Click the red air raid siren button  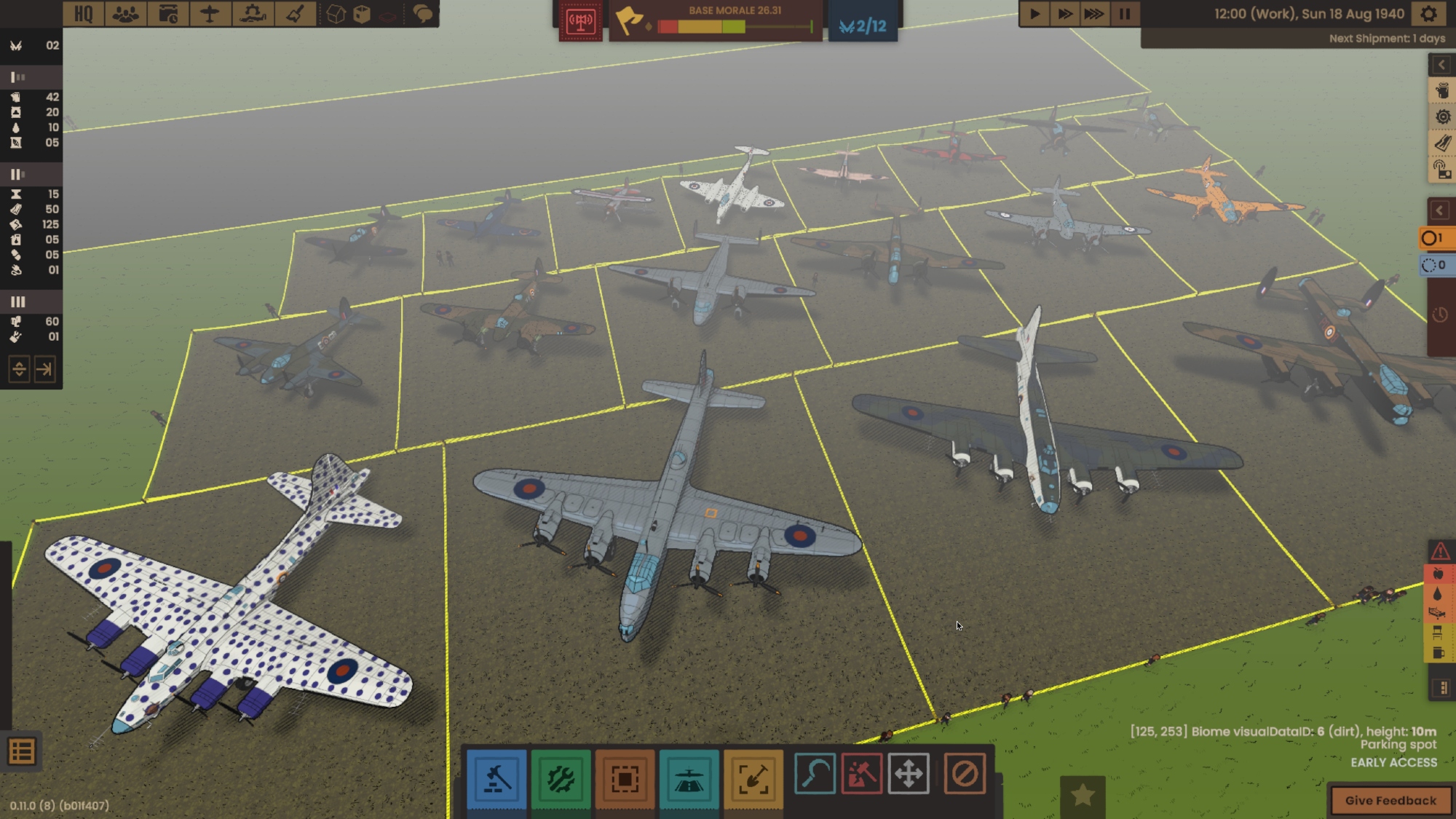point(580,21)
